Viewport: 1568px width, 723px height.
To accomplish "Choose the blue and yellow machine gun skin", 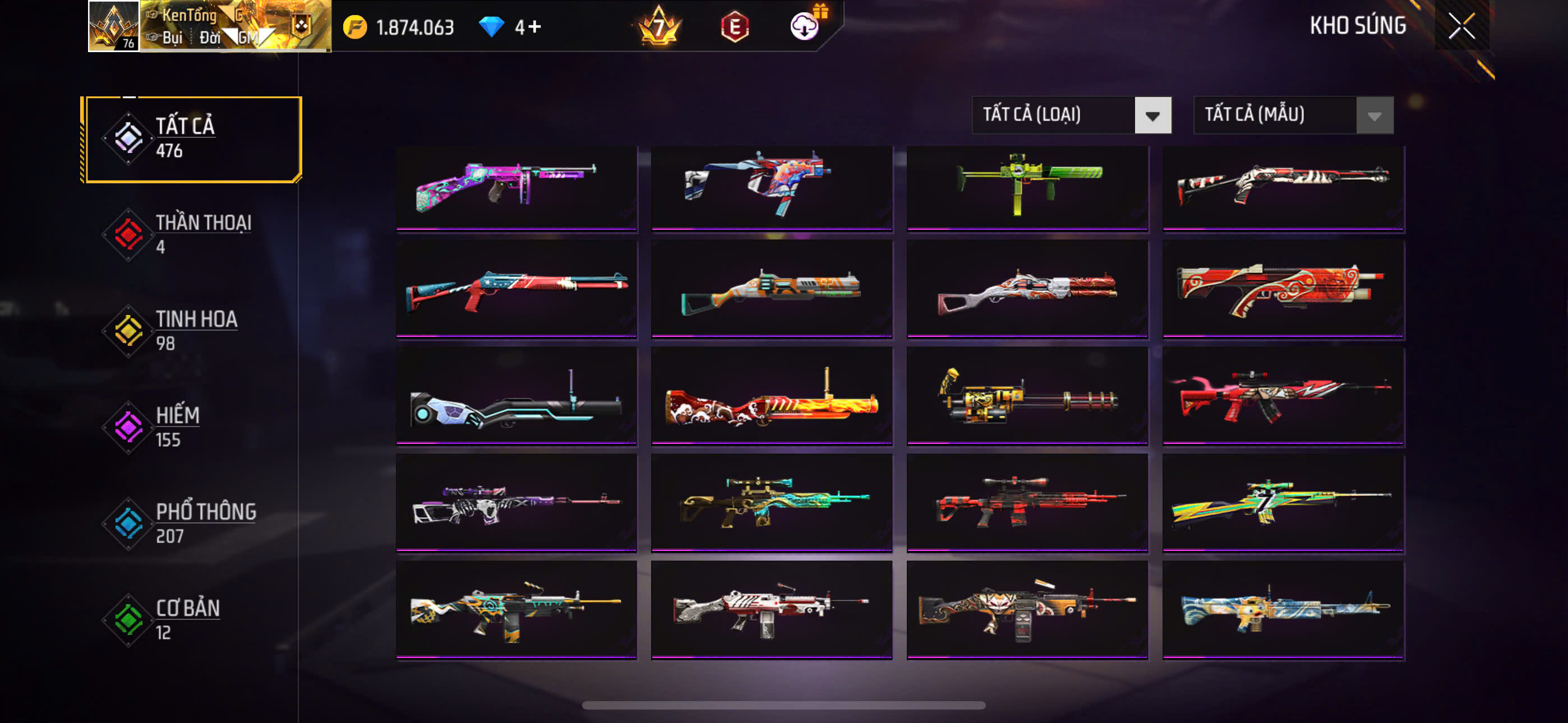I will pyautogui.click(x=1283, y=609).
